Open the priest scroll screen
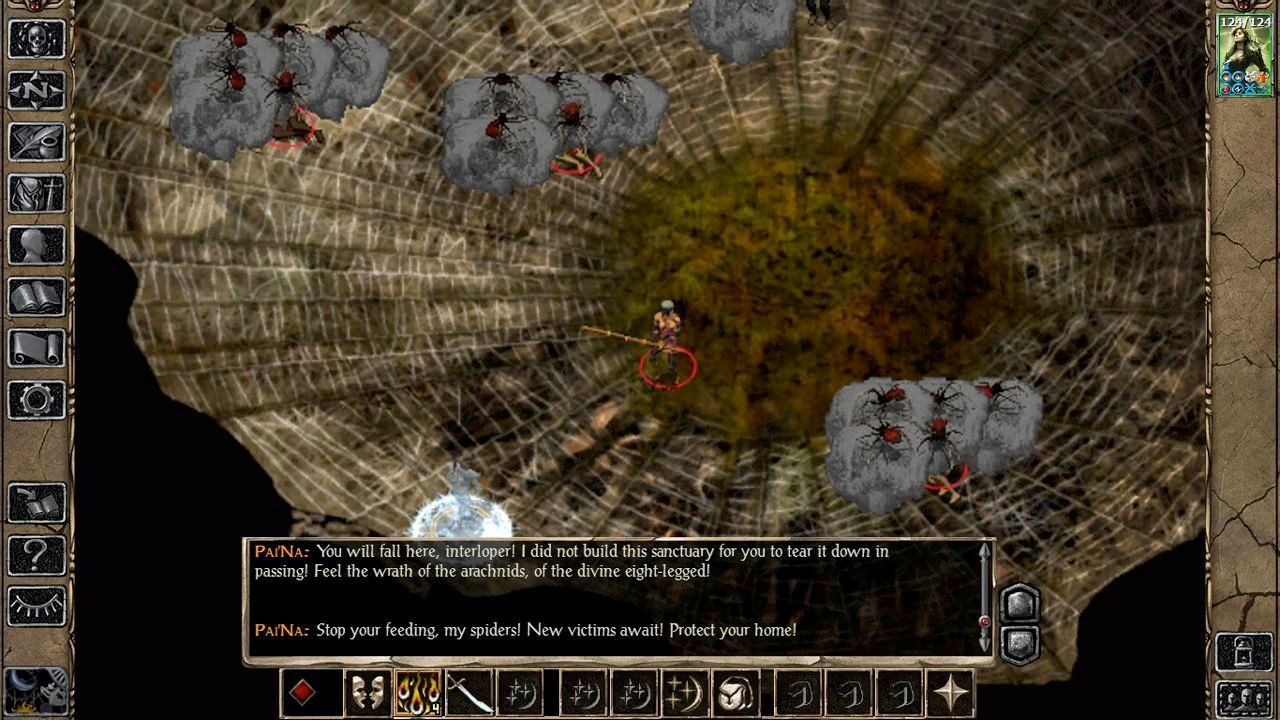This screenshot has height=720, width=1280. click(x=37, y=349)
